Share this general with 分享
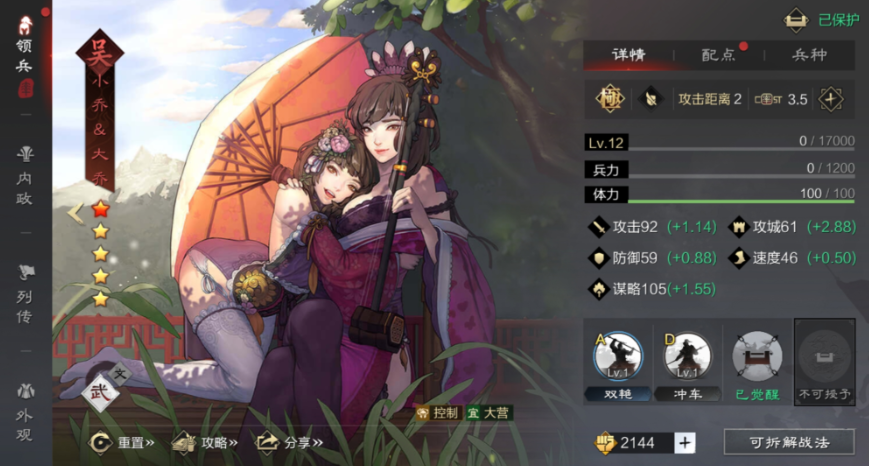869x466 pixels. (x=290, y=441)
